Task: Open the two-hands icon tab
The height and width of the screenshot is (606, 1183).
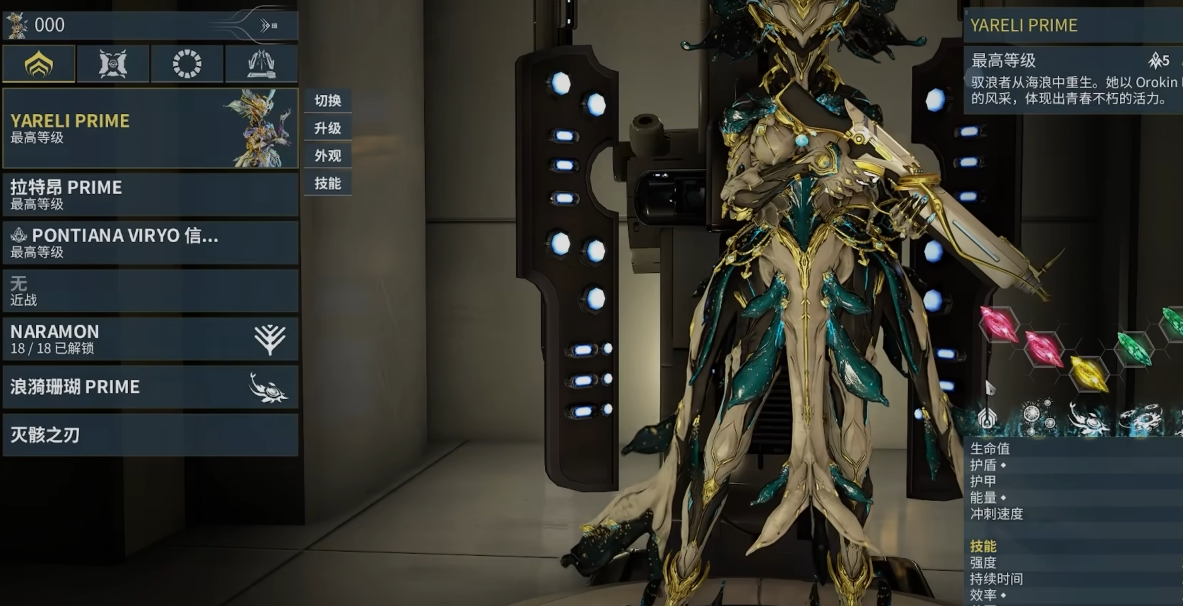Action: (x=261, y=64)
